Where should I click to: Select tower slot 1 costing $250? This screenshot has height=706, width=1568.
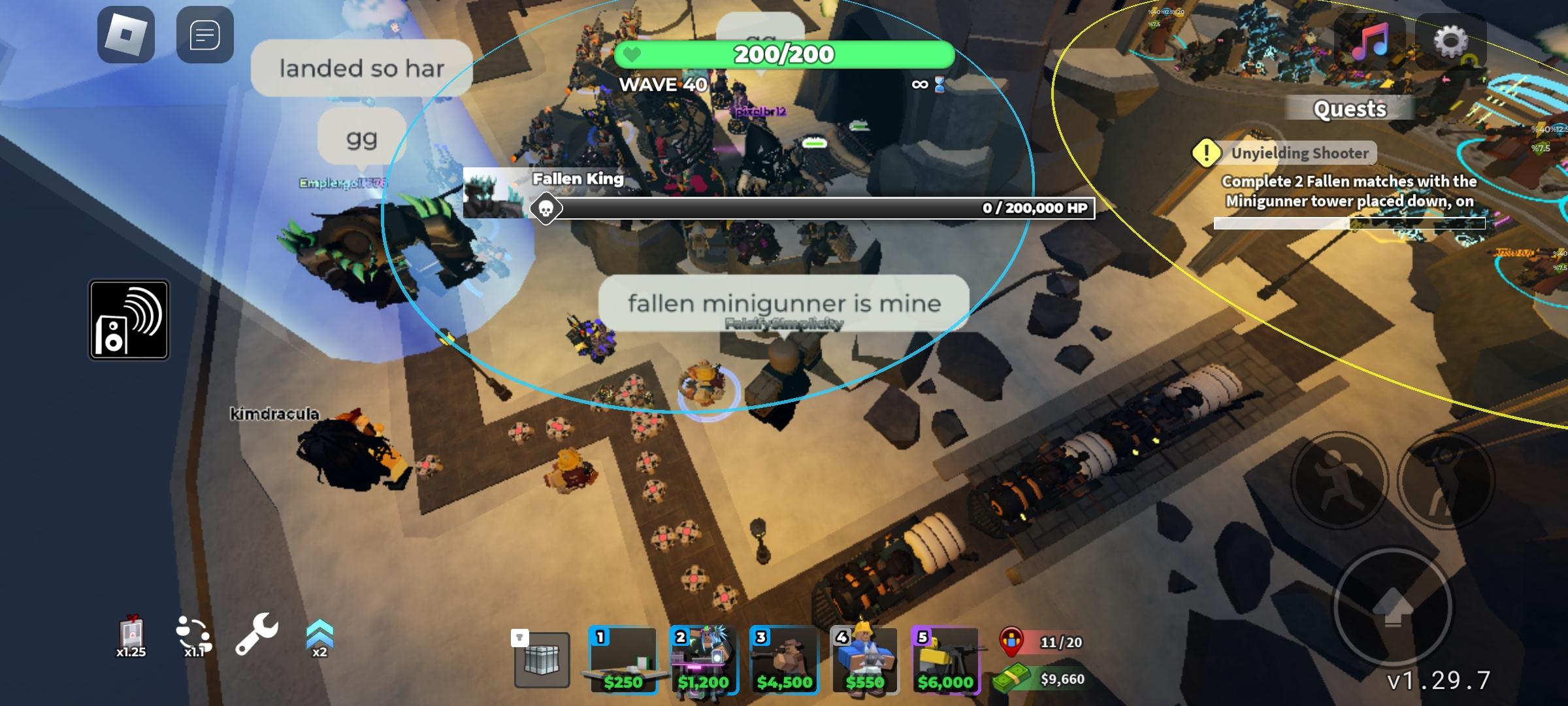pos(623,660)
